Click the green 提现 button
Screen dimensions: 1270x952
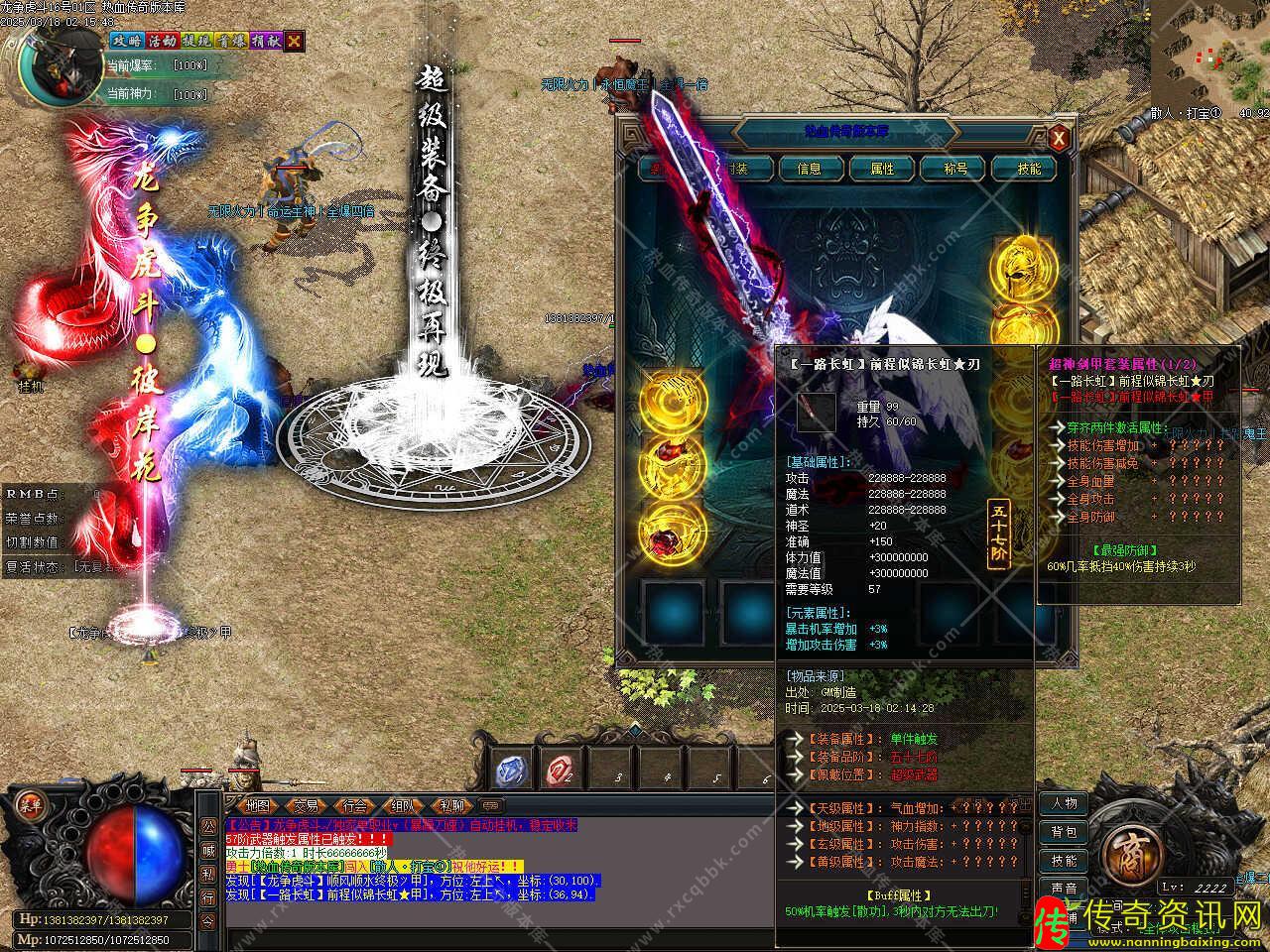(196, 42)
